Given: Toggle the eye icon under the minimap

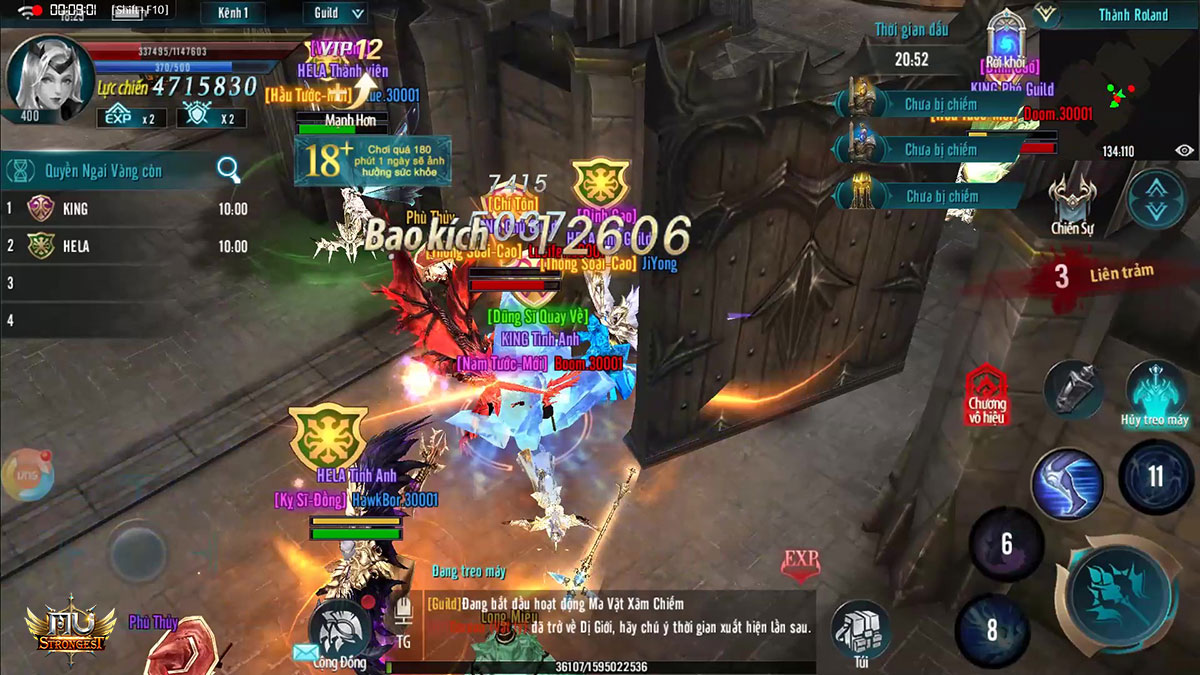Looking at the screenshot, I should pos(1184,150).
